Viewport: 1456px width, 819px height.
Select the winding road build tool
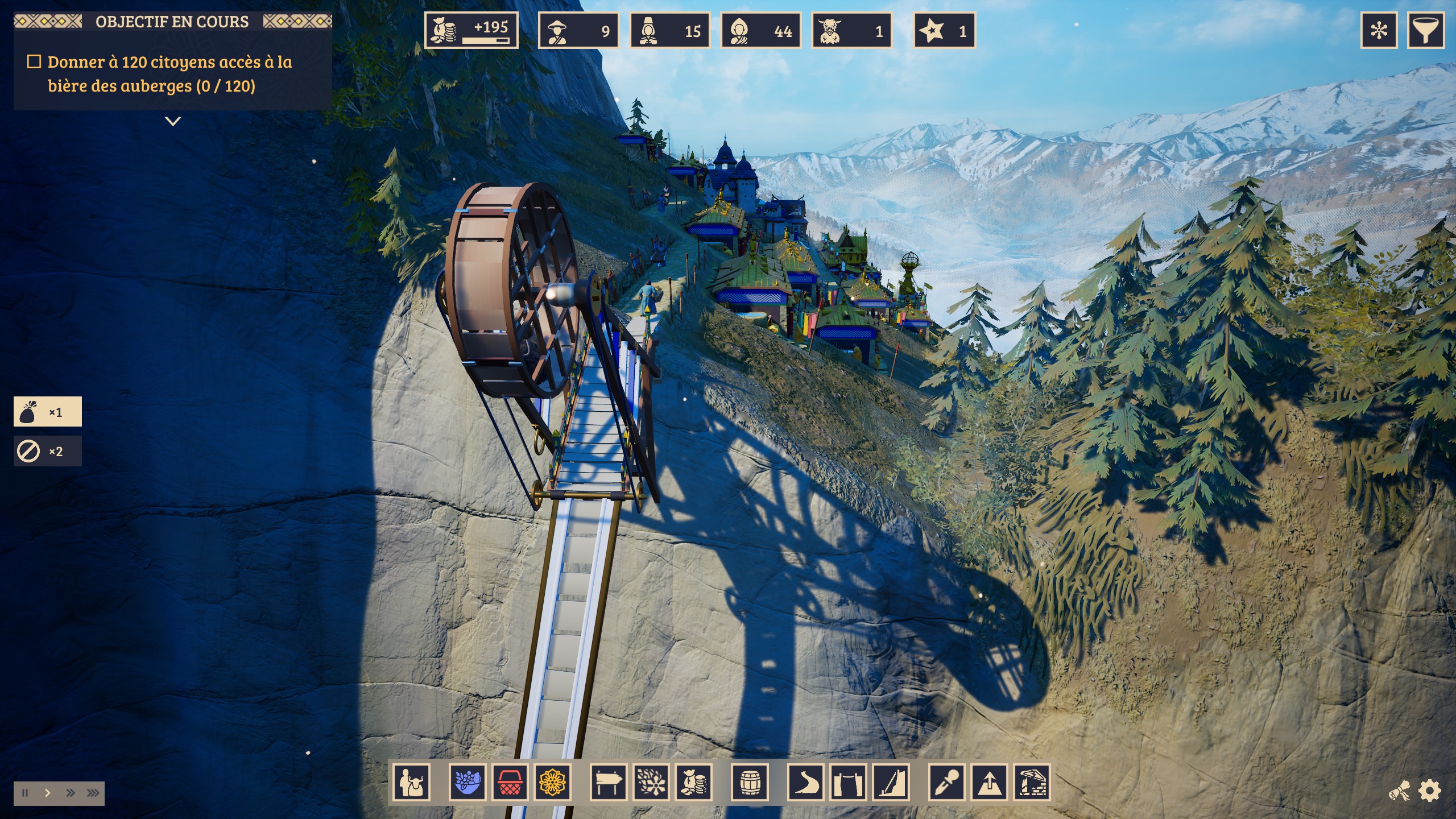pyautogui.click(x=806, y=783)
